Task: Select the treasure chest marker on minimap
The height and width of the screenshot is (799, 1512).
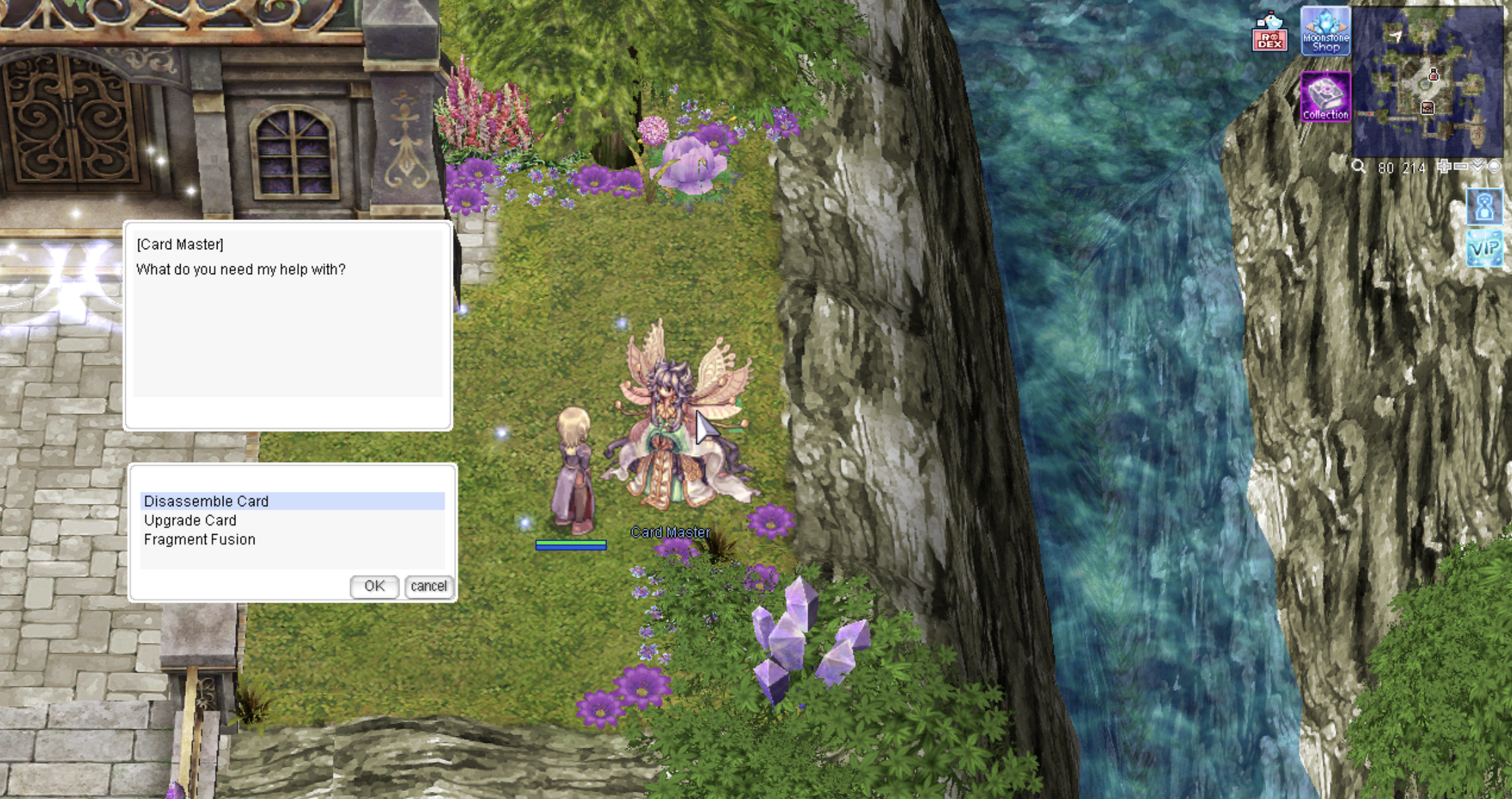Action: [x=1427, y=107]
